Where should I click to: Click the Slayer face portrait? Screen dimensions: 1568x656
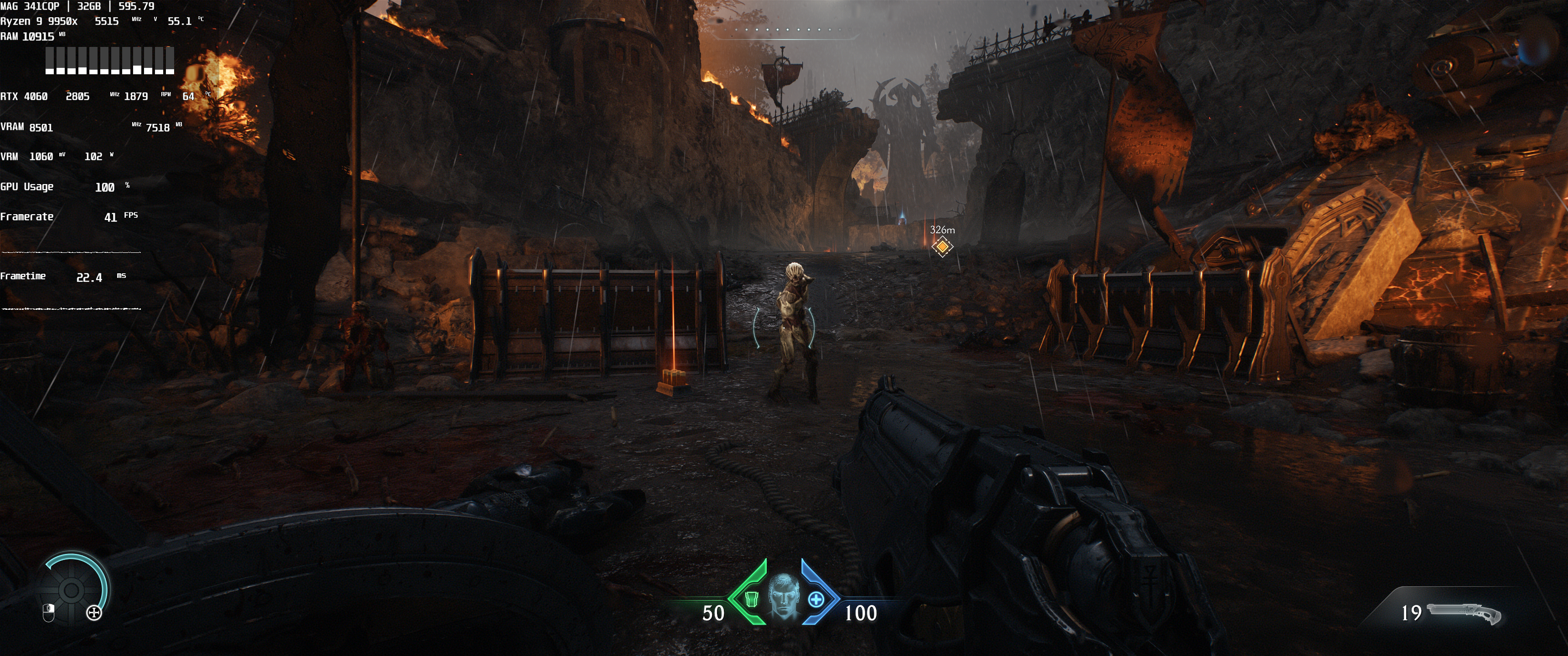tap(783, 596)
